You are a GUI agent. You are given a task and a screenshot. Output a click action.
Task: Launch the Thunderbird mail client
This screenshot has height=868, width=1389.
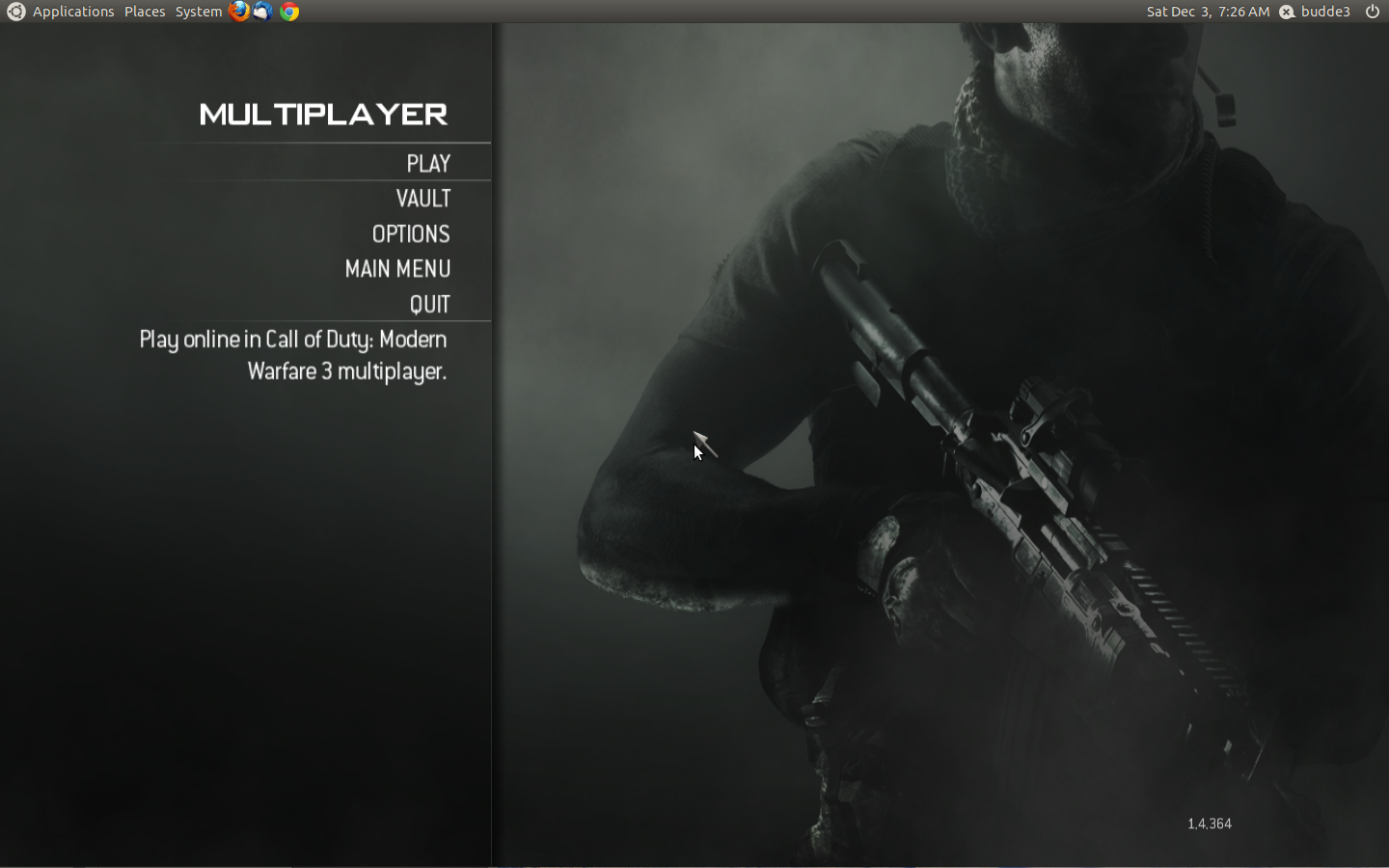point(261,11)
